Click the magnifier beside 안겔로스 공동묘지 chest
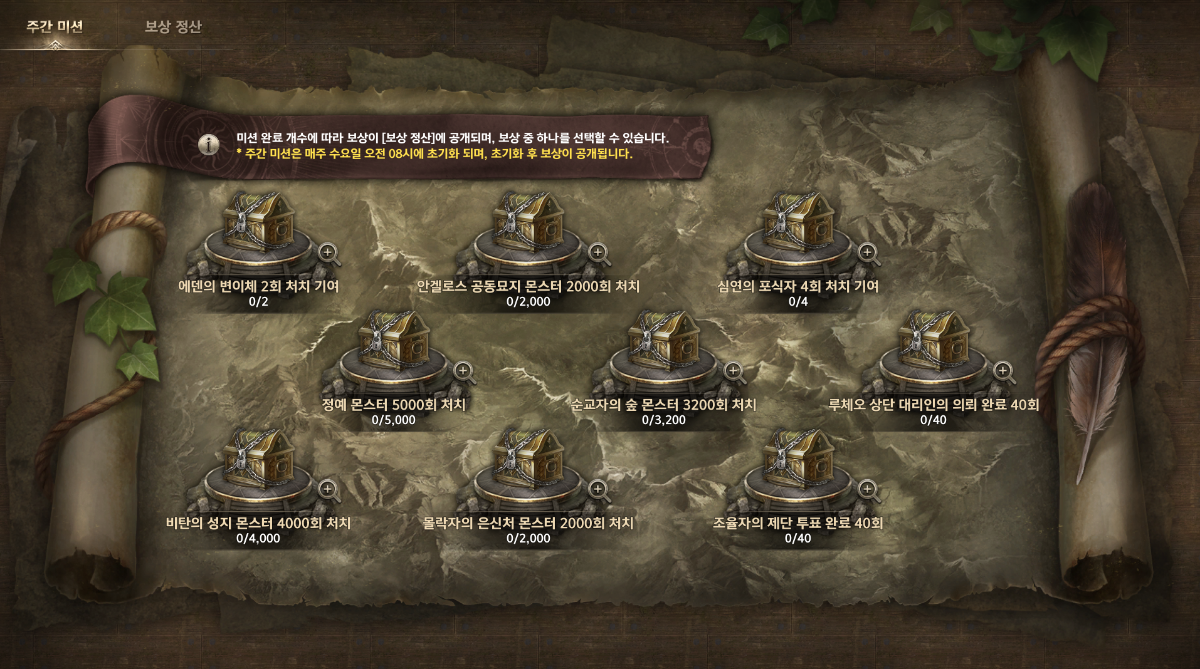Screen dimensions: 1200x669 point(598,254)
